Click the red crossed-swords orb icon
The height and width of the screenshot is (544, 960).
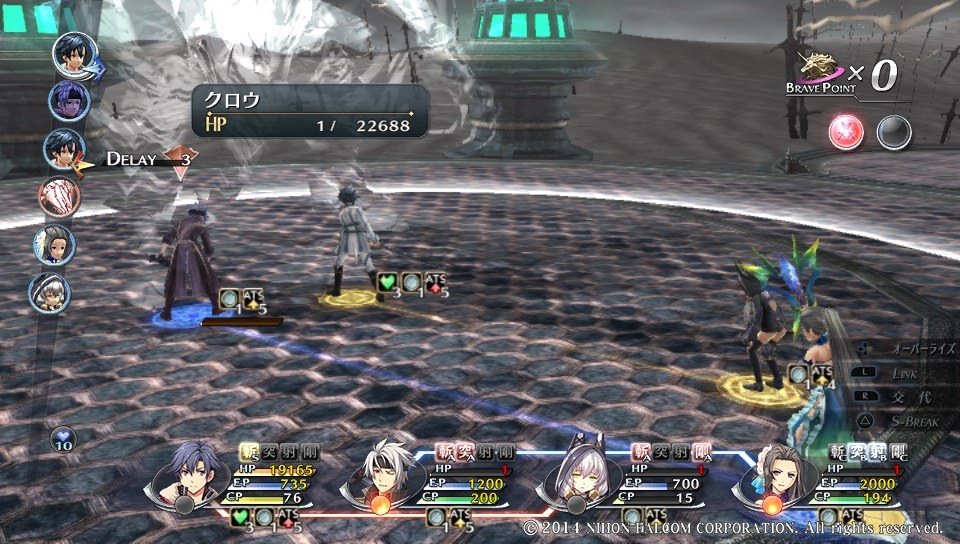click(846, 131)
